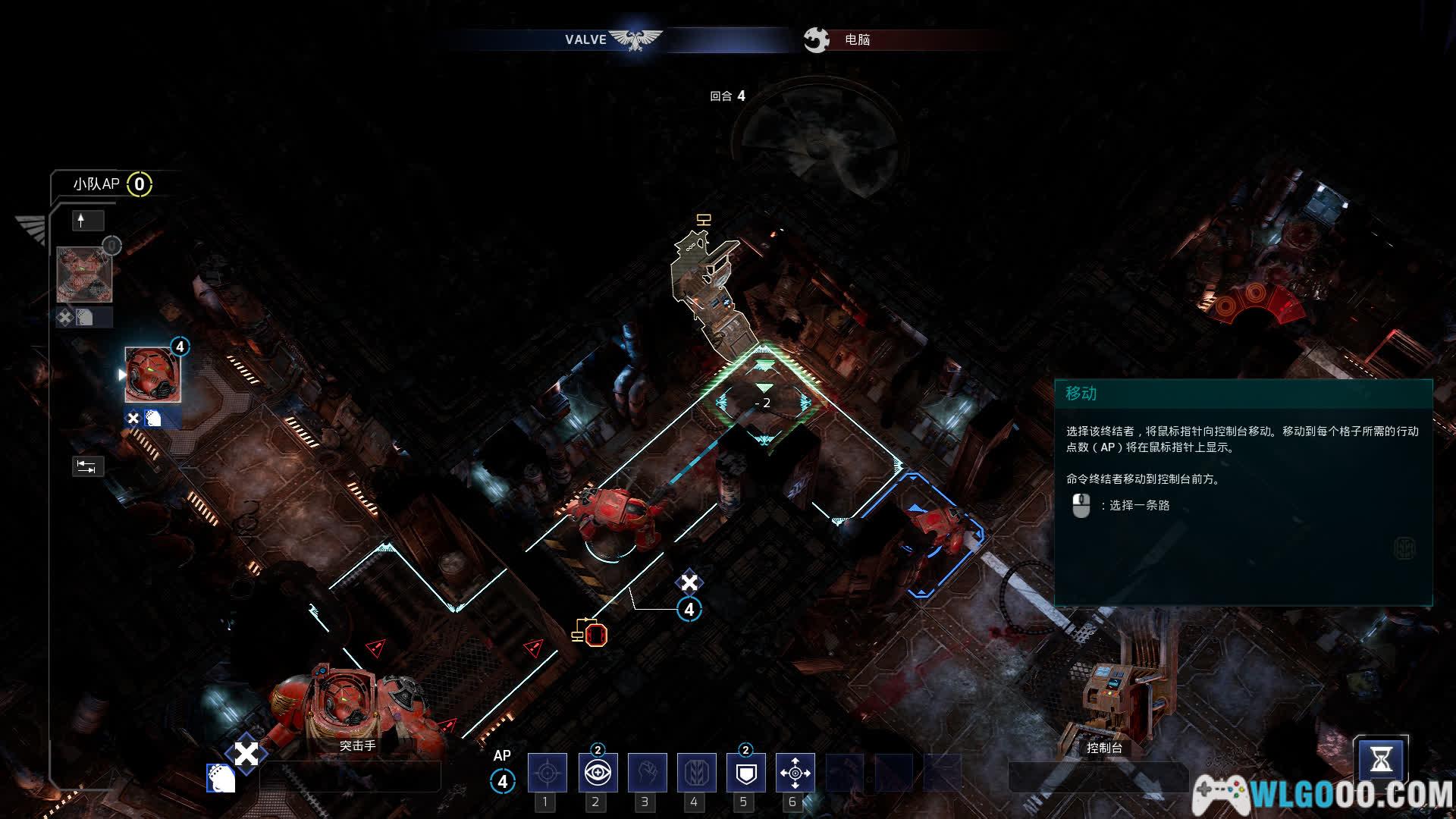
Task: Choose the four-arrow move ability
Action: [795, 773]
